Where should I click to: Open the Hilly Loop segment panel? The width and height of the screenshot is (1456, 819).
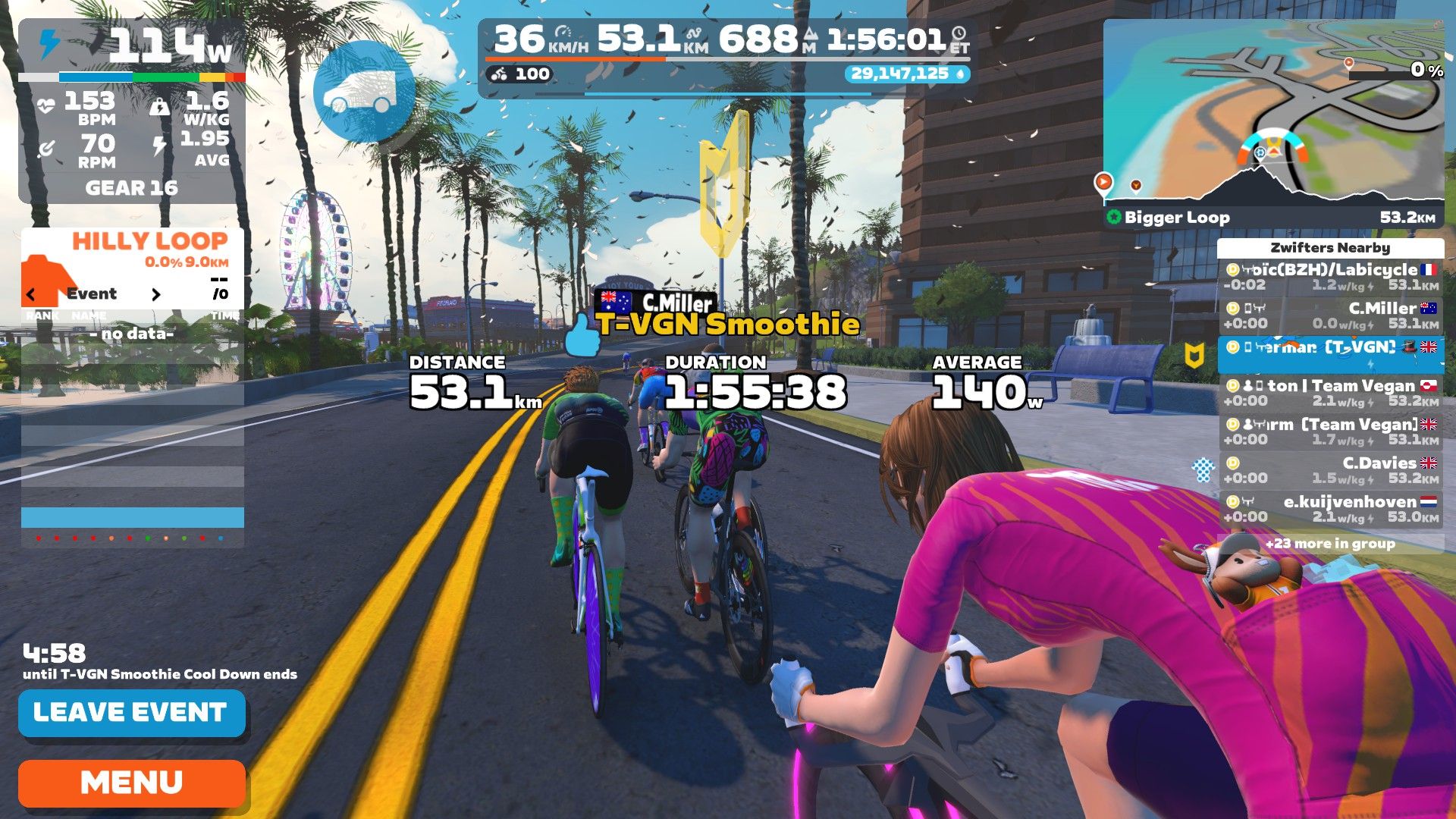pyautogui.click(x=133, y=250)
